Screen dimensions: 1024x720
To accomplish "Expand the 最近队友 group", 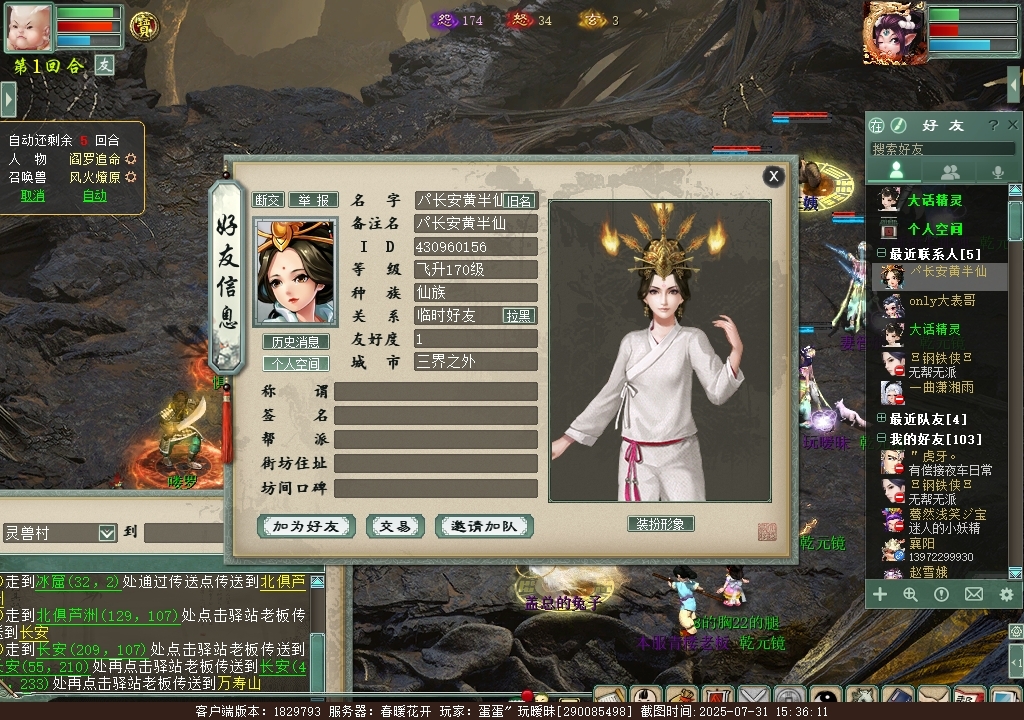I will (881, 419).
